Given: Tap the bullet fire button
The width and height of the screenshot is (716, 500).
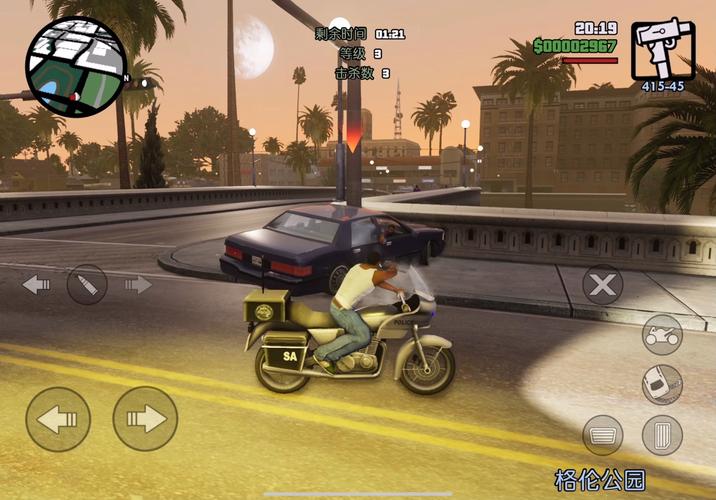Looking at the screenshot, I should [87, 285].
